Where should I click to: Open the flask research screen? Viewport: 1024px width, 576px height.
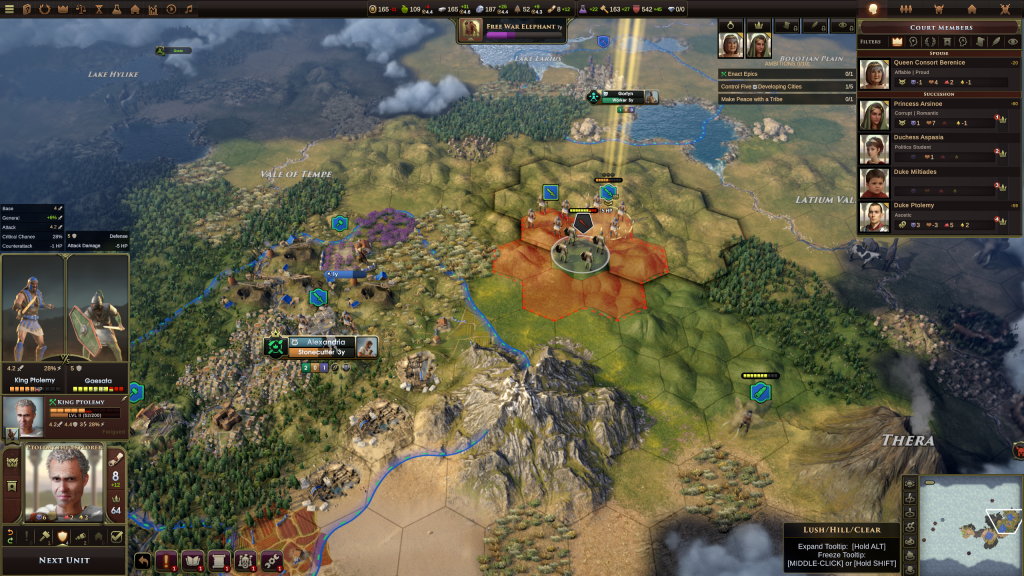(x=114, y=9)
